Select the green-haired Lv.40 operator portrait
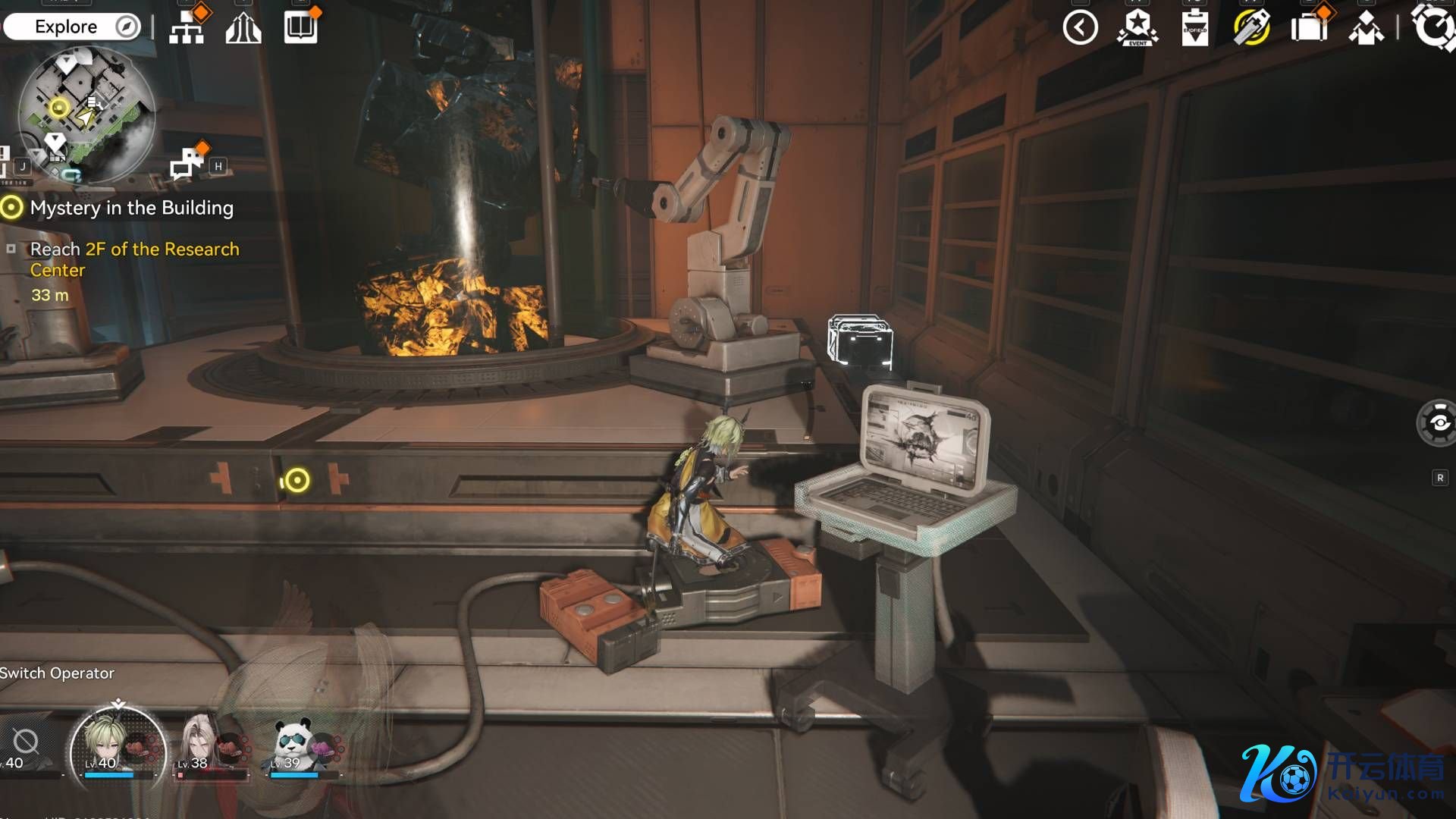This screenshot has height=819, width=1456. pyautogui.click(x=116, y=745)
